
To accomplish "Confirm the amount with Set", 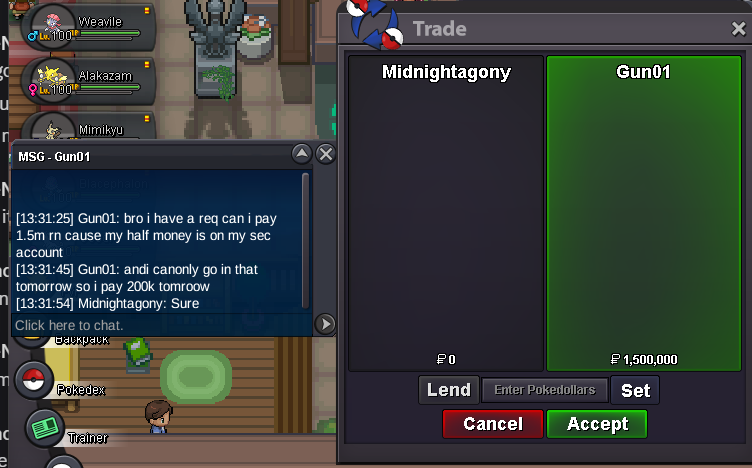I will tap(635, 390).
